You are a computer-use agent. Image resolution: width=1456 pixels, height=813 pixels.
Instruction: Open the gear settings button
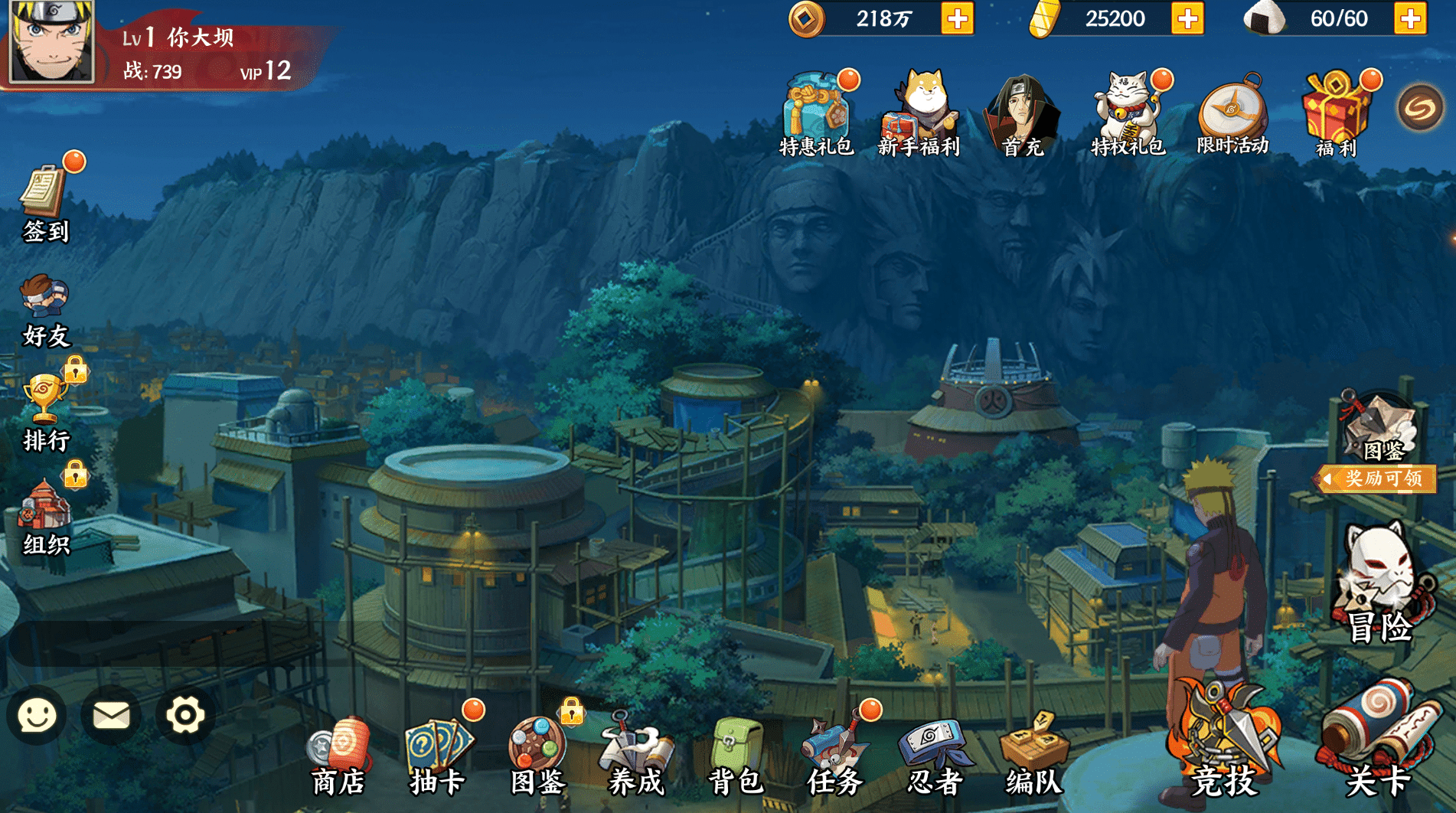point(185,716)
